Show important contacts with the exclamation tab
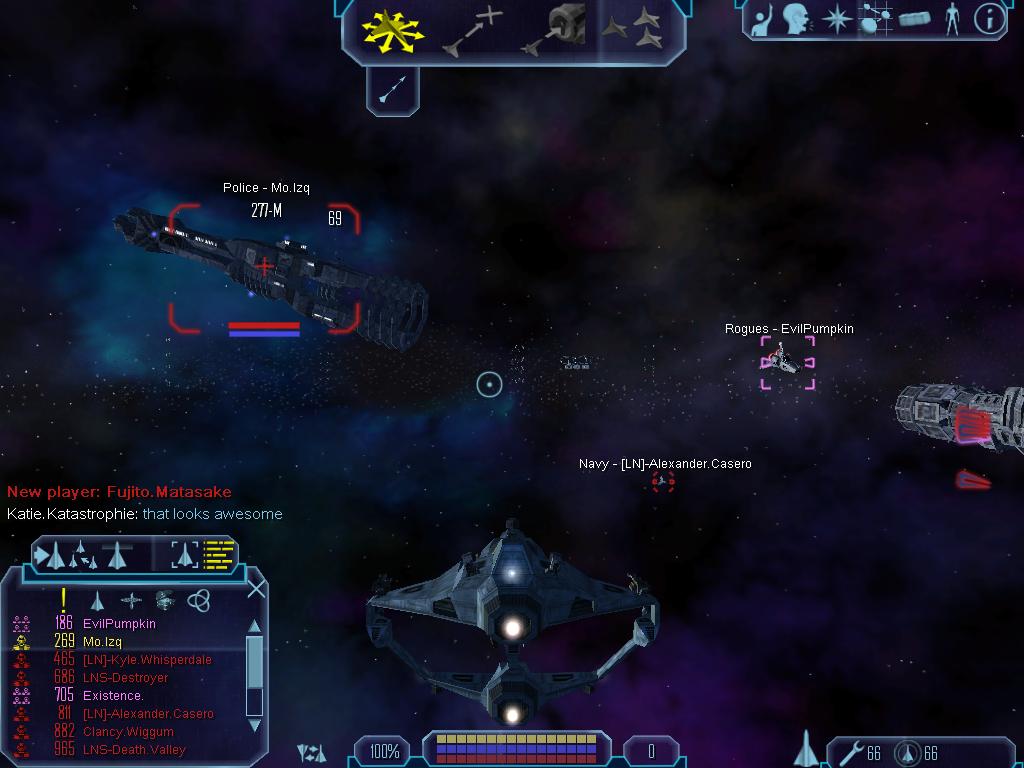This screenshot has width=1024, height=768. pyautogui.click(x=64, y=600)
